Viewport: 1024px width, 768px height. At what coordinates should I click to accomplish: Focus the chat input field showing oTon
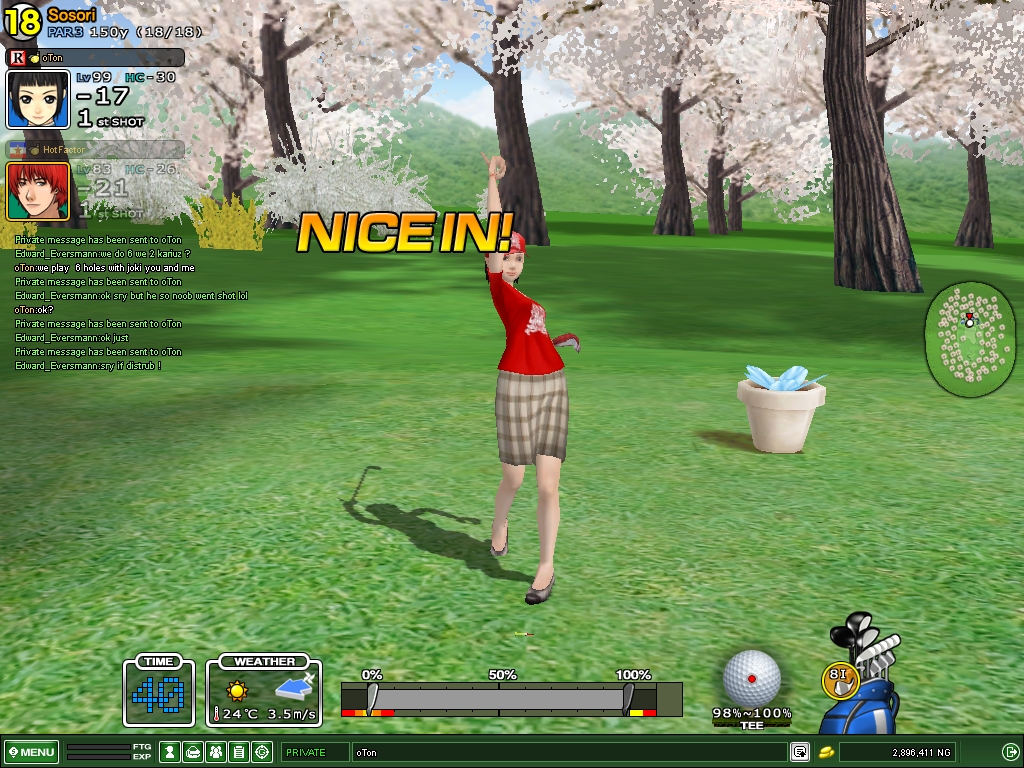(x=568, y=752)
